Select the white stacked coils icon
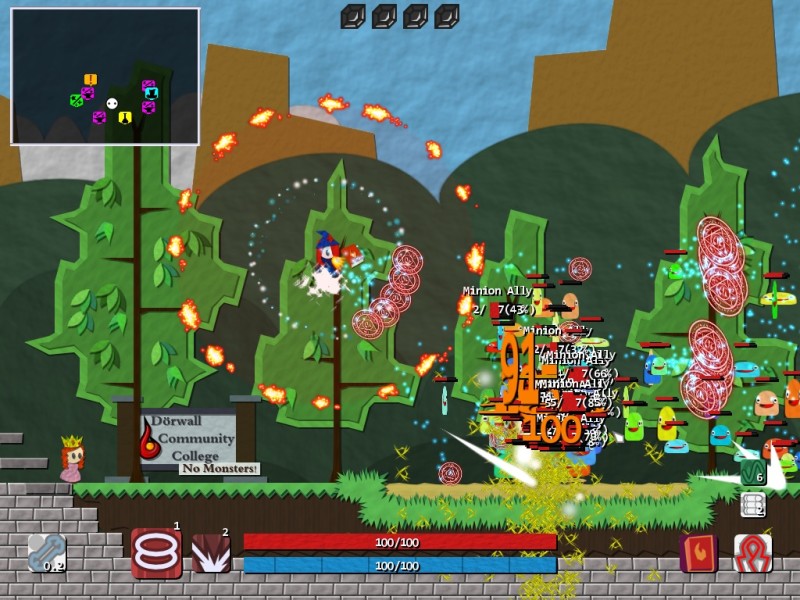 coord(752,505)
